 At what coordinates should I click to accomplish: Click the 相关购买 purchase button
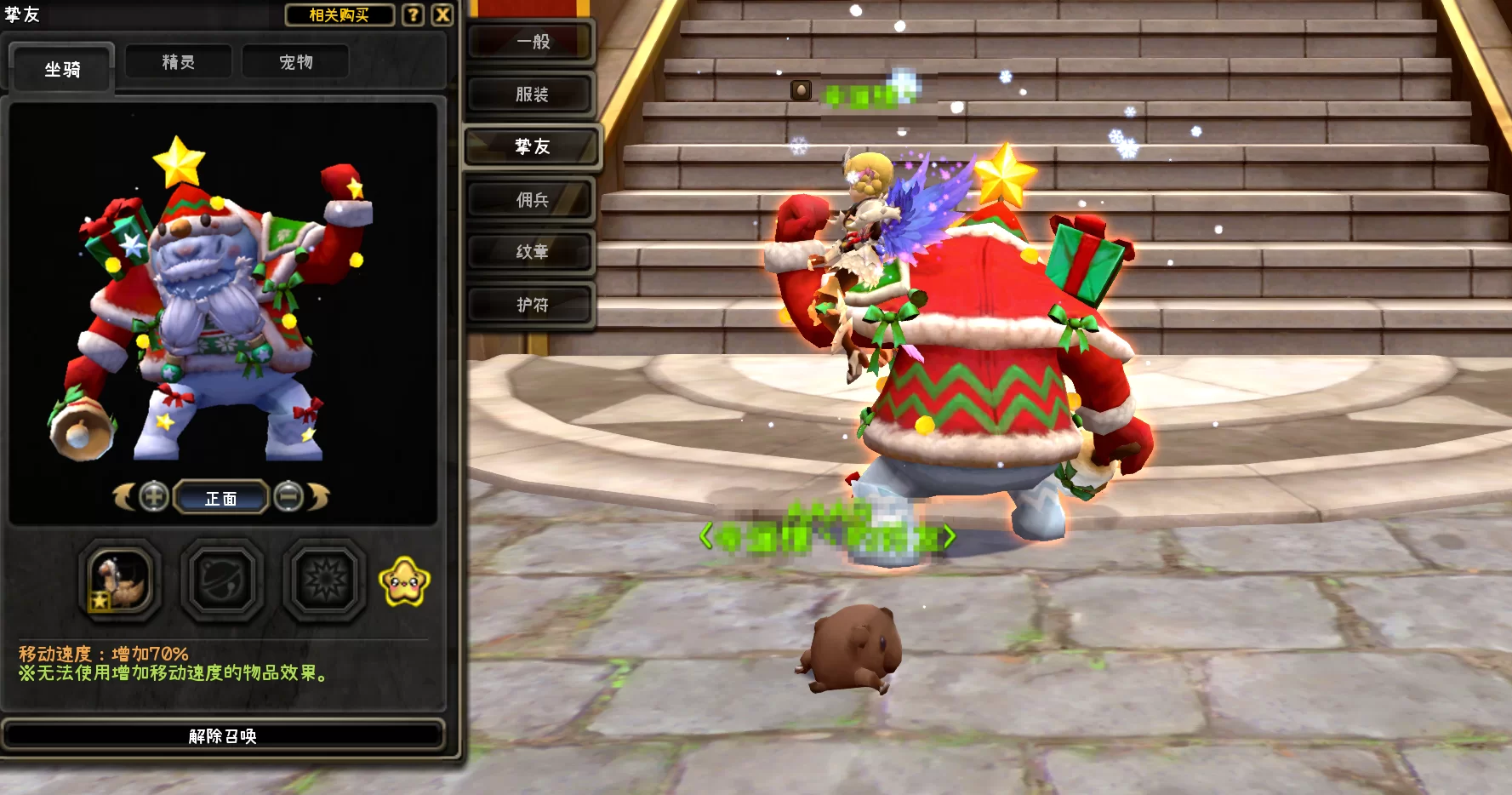(339, 15)
